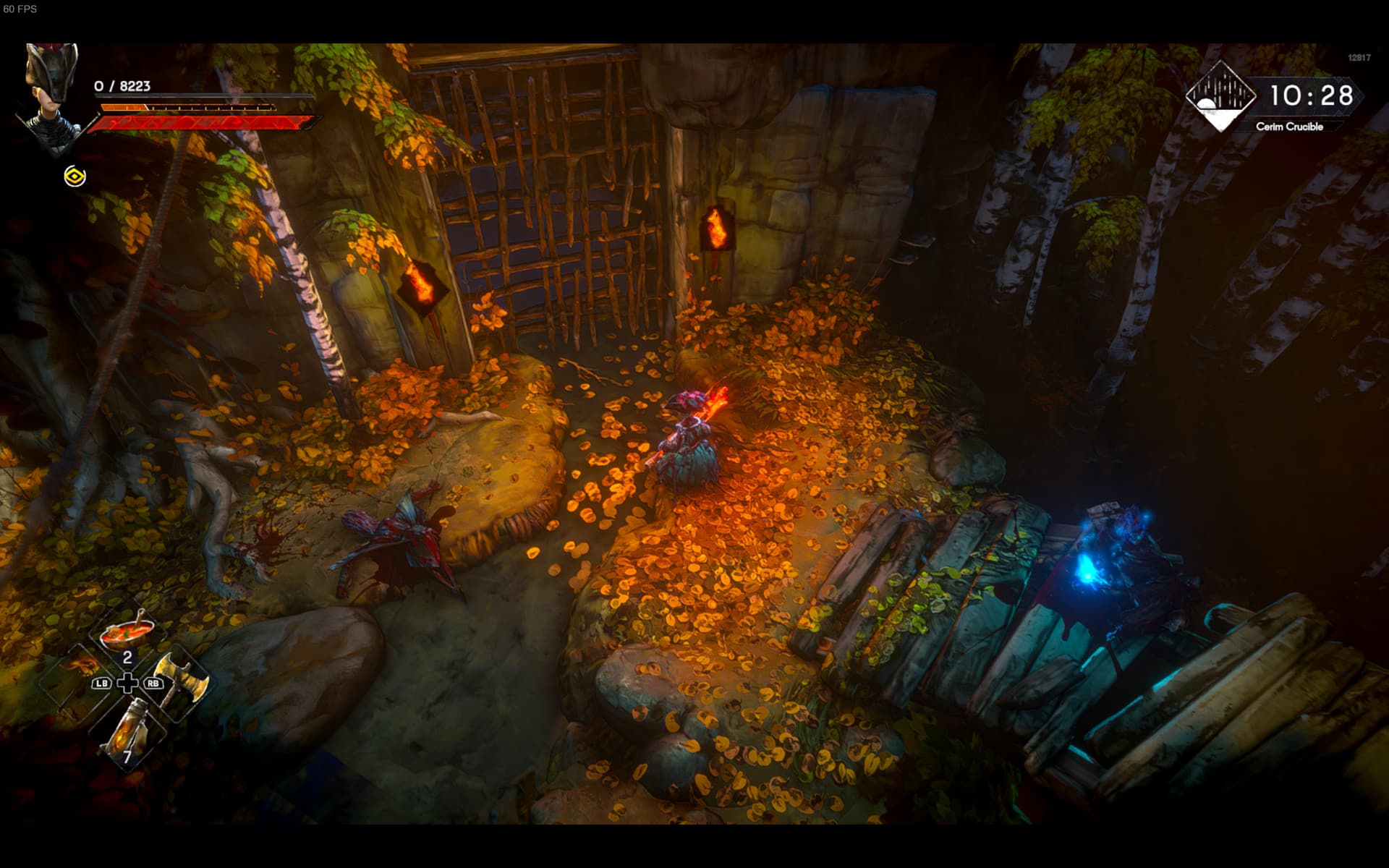Open the Cerim Crucible diamond emblem
1389x868 pixels.
click(1220, 96)
